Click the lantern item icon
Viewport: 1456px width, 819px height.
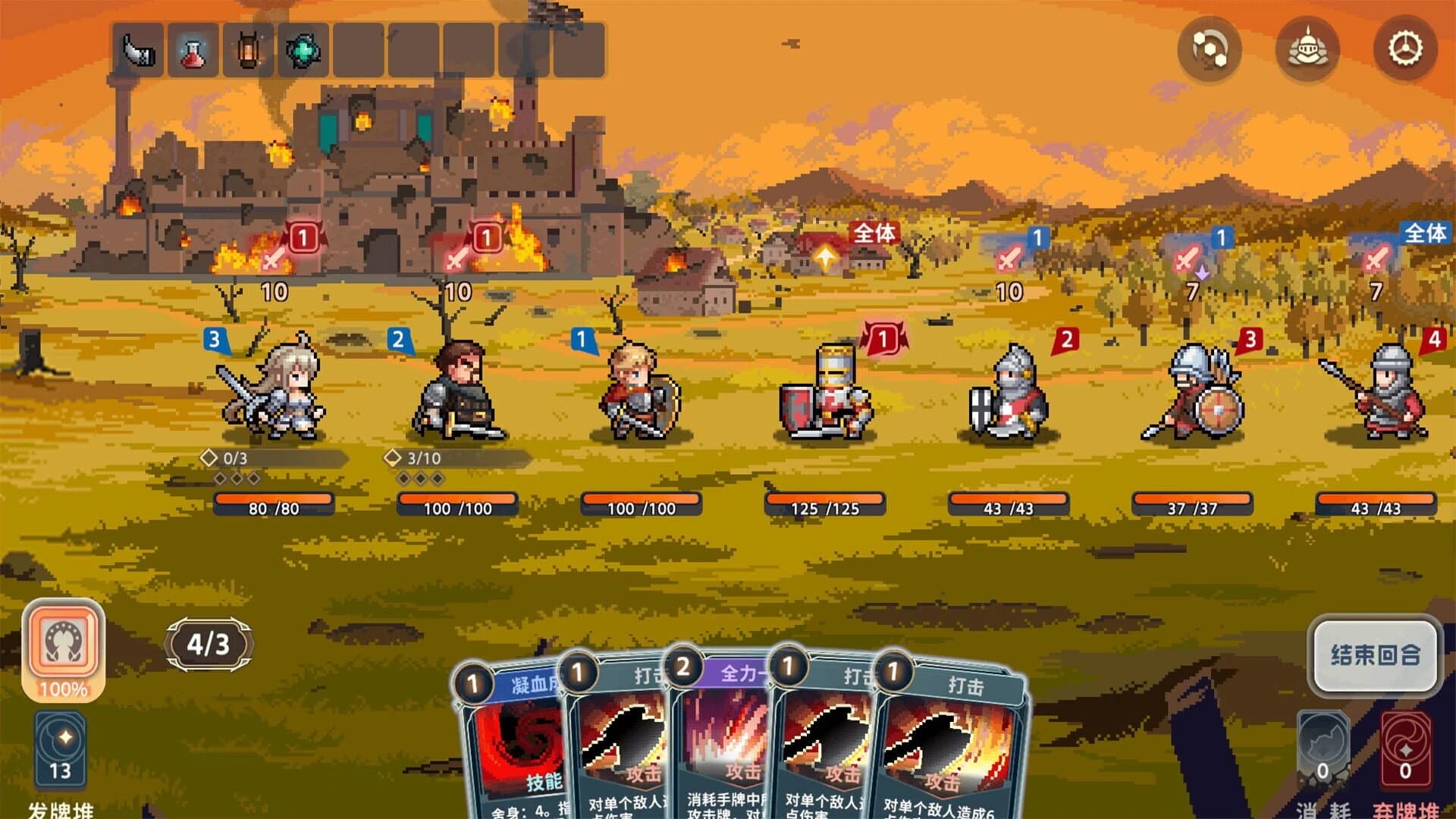click(x=246, y=47)
